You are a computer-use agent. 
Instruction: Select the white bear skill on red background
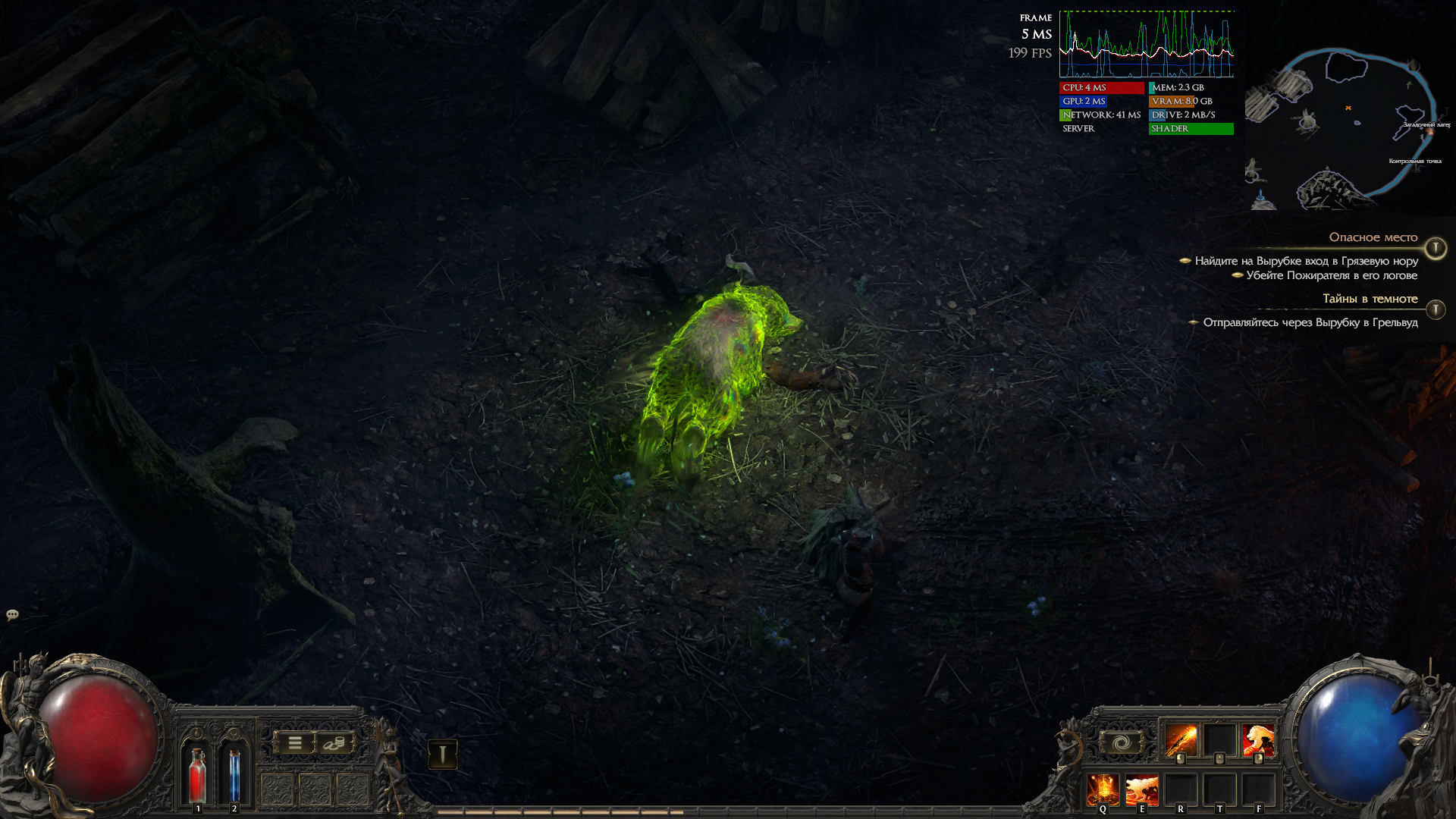(1259, 740)
